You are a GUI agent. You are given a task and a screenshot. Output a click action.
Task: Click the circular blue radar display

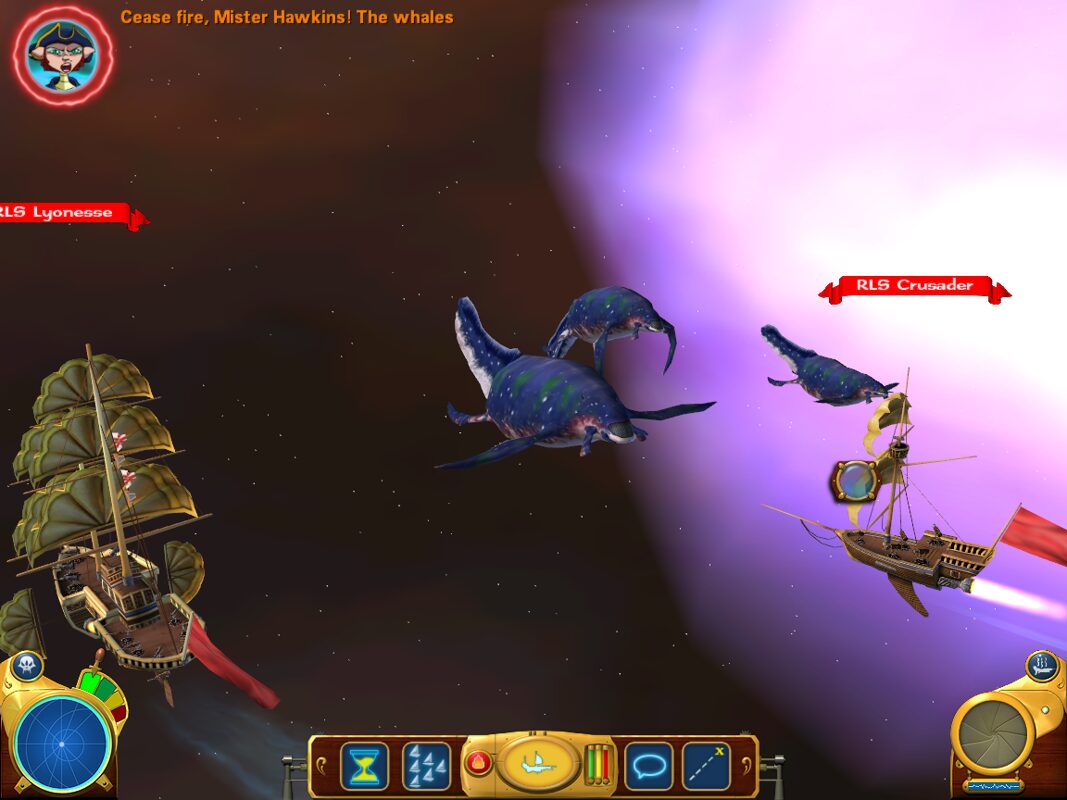tap(62, 743)
